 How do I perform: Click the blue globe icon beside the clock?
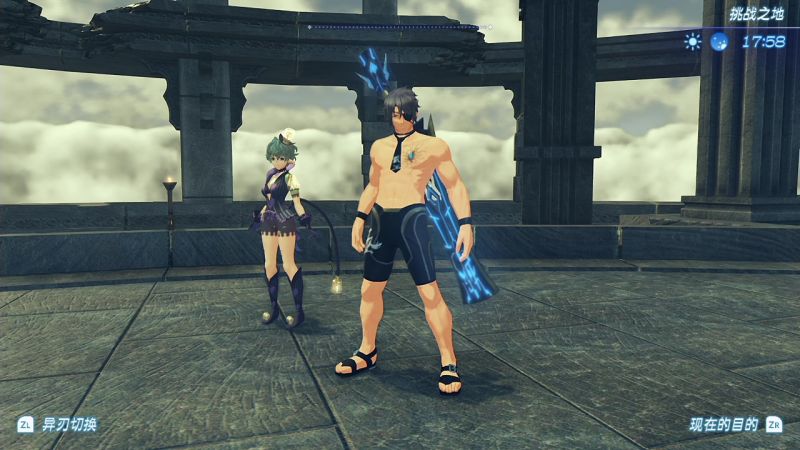(719, 42)
